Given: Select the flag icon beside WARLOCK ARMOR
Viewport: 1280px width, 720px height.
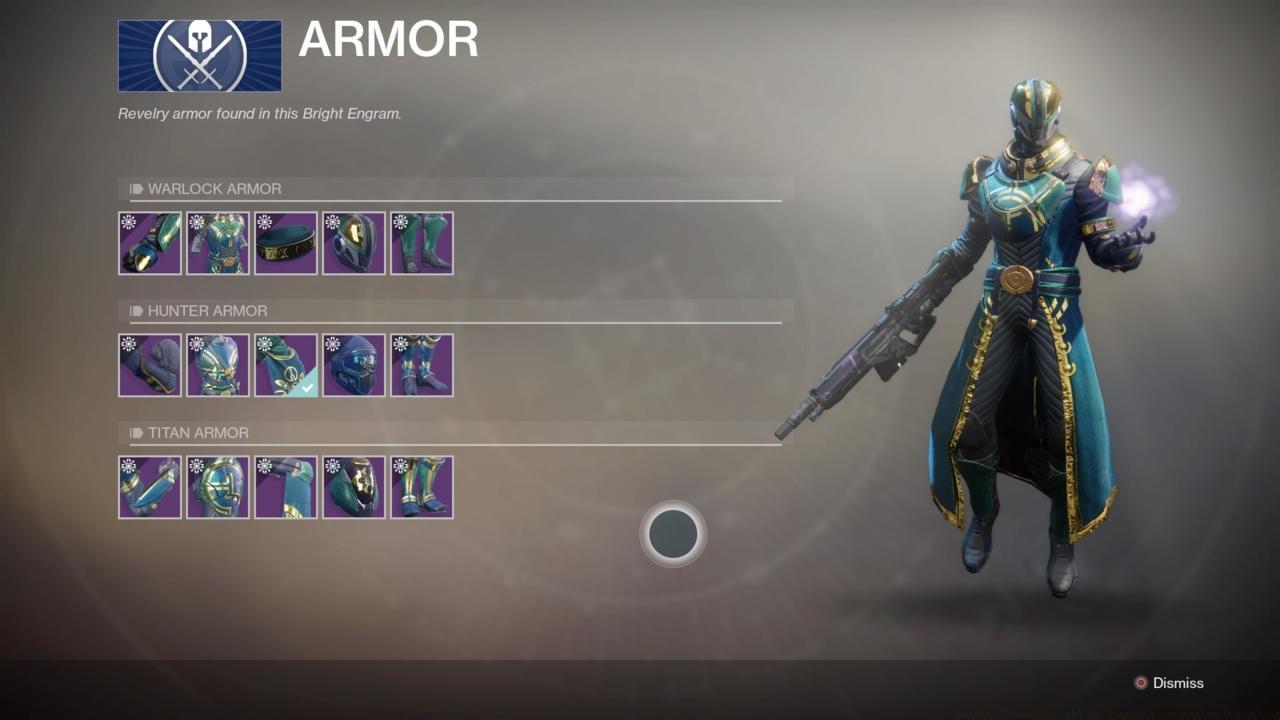Looking at the screenshot, I should (x=136, y=188).
